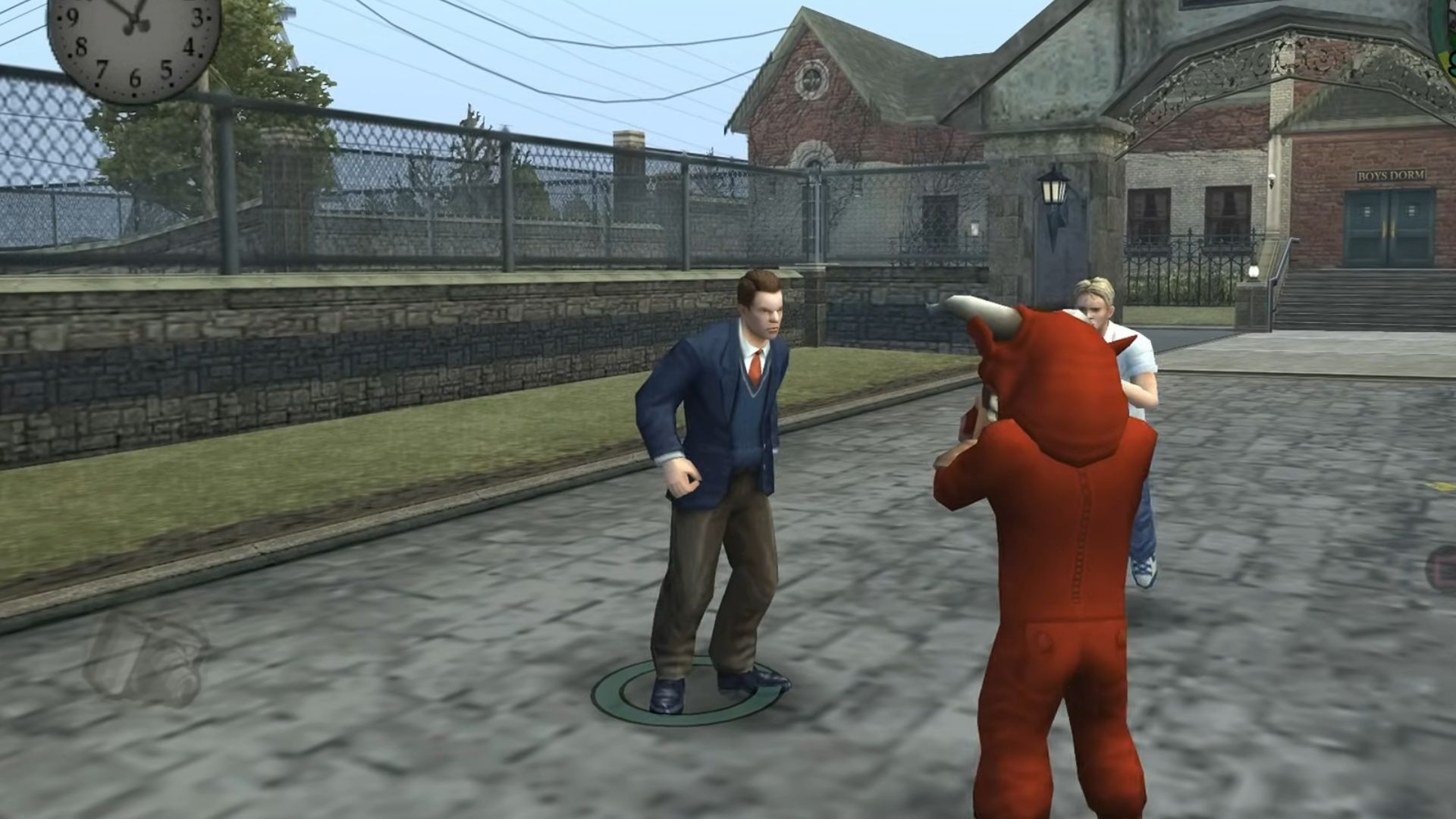Tap the round dark button at right edge
Screen dimensions: 1456x819
tap(1442, 570)
